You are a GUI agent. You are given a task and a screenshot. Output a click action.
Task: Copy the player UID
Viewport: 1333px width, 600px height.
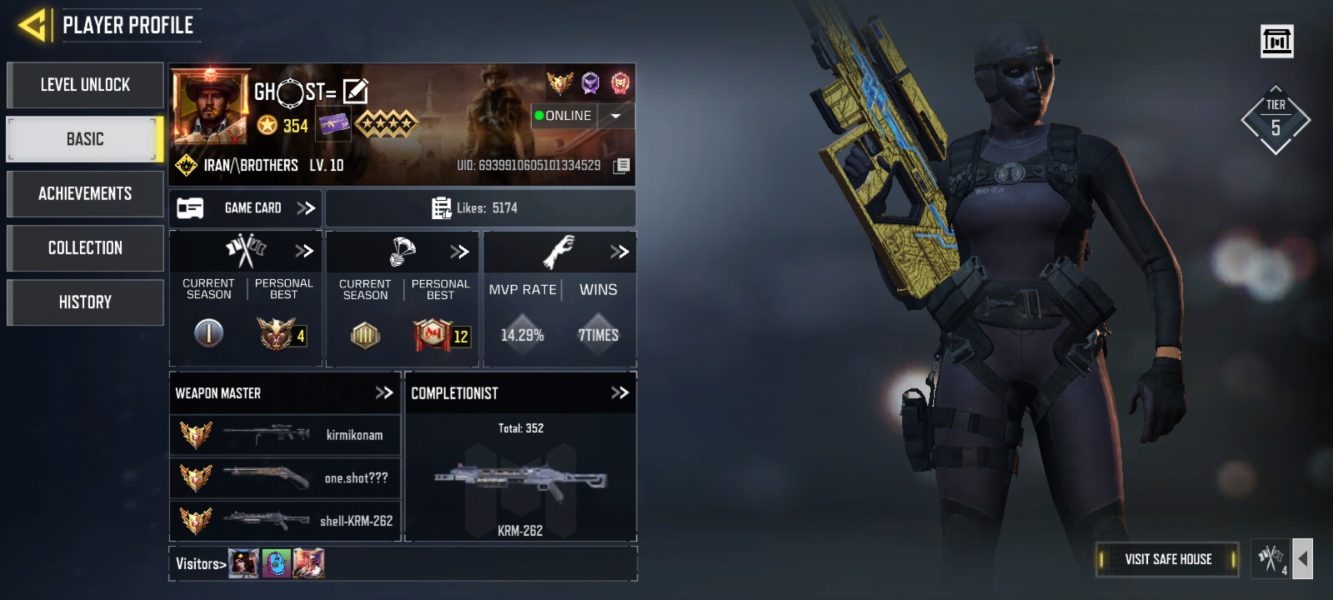pos(621,165)
